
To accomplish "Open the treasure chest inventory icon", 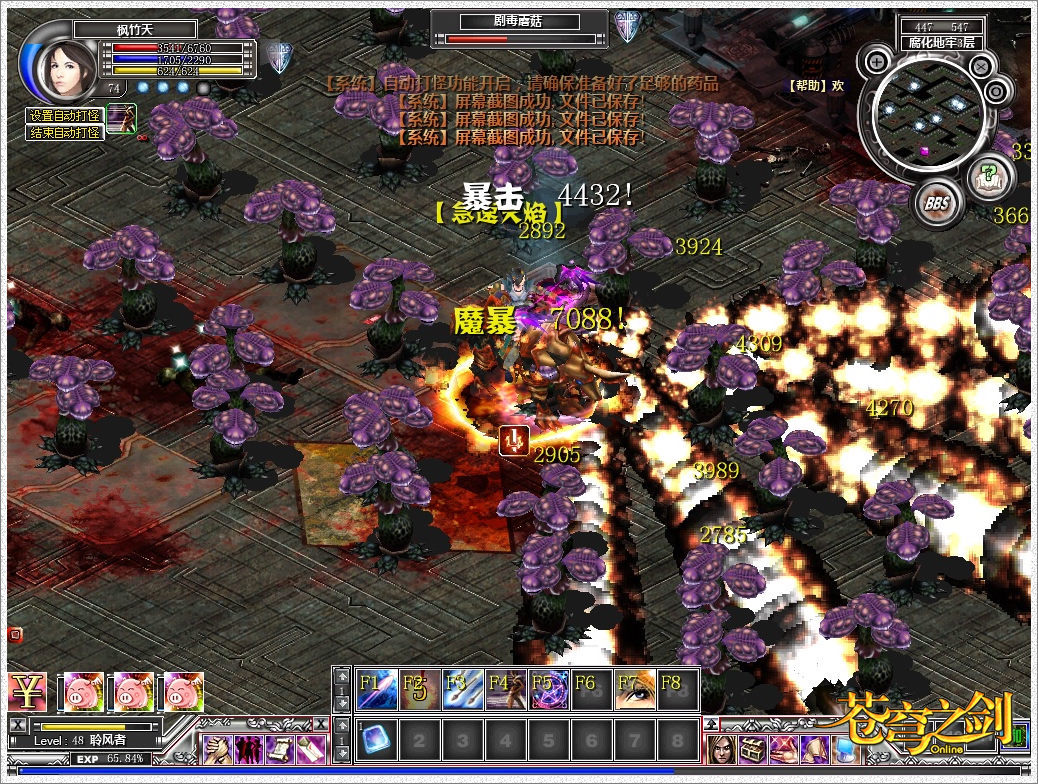I will (x=752, y=749).
